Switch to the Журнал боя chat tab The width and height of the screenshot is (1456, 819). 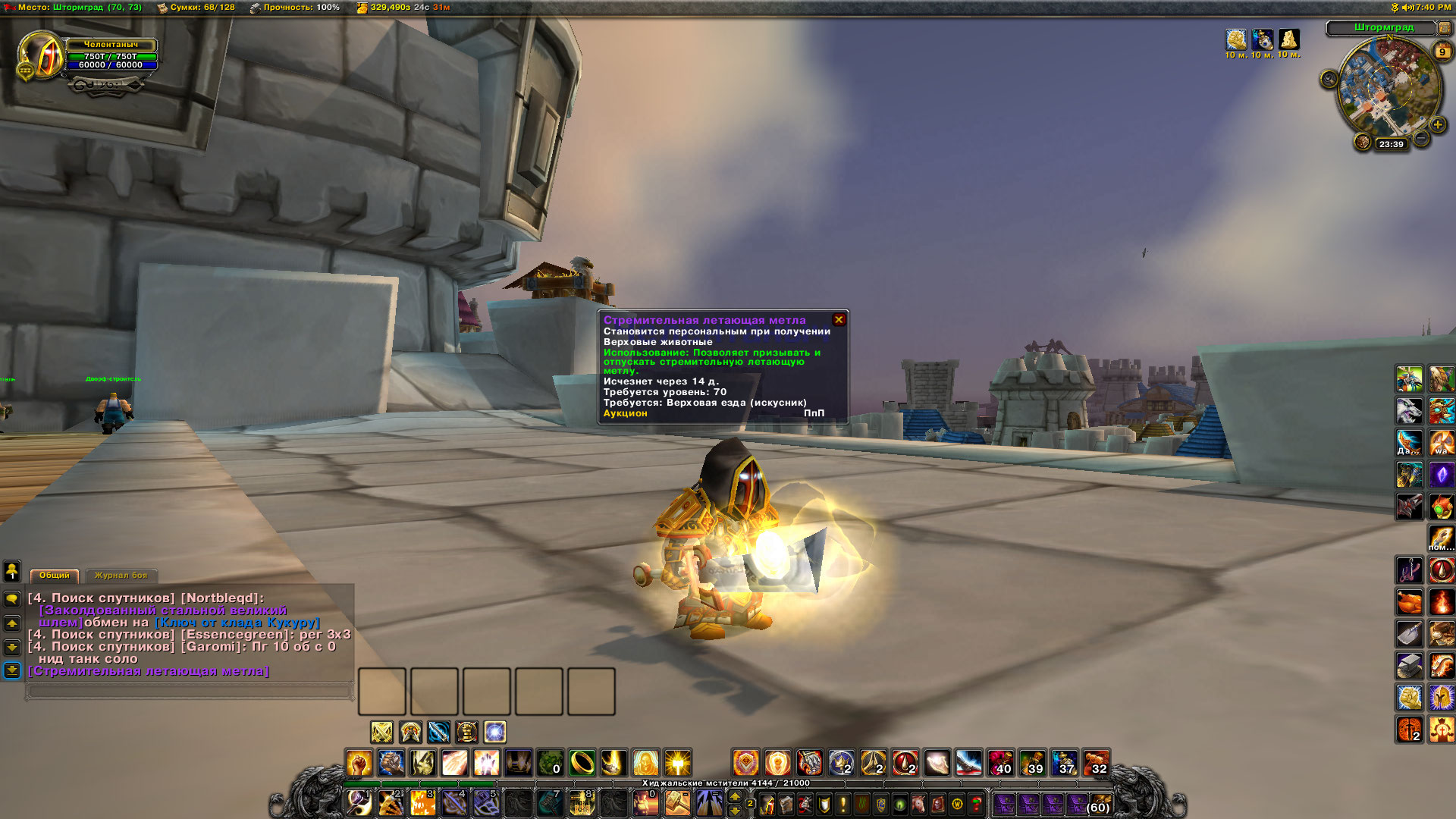point(121,576)
